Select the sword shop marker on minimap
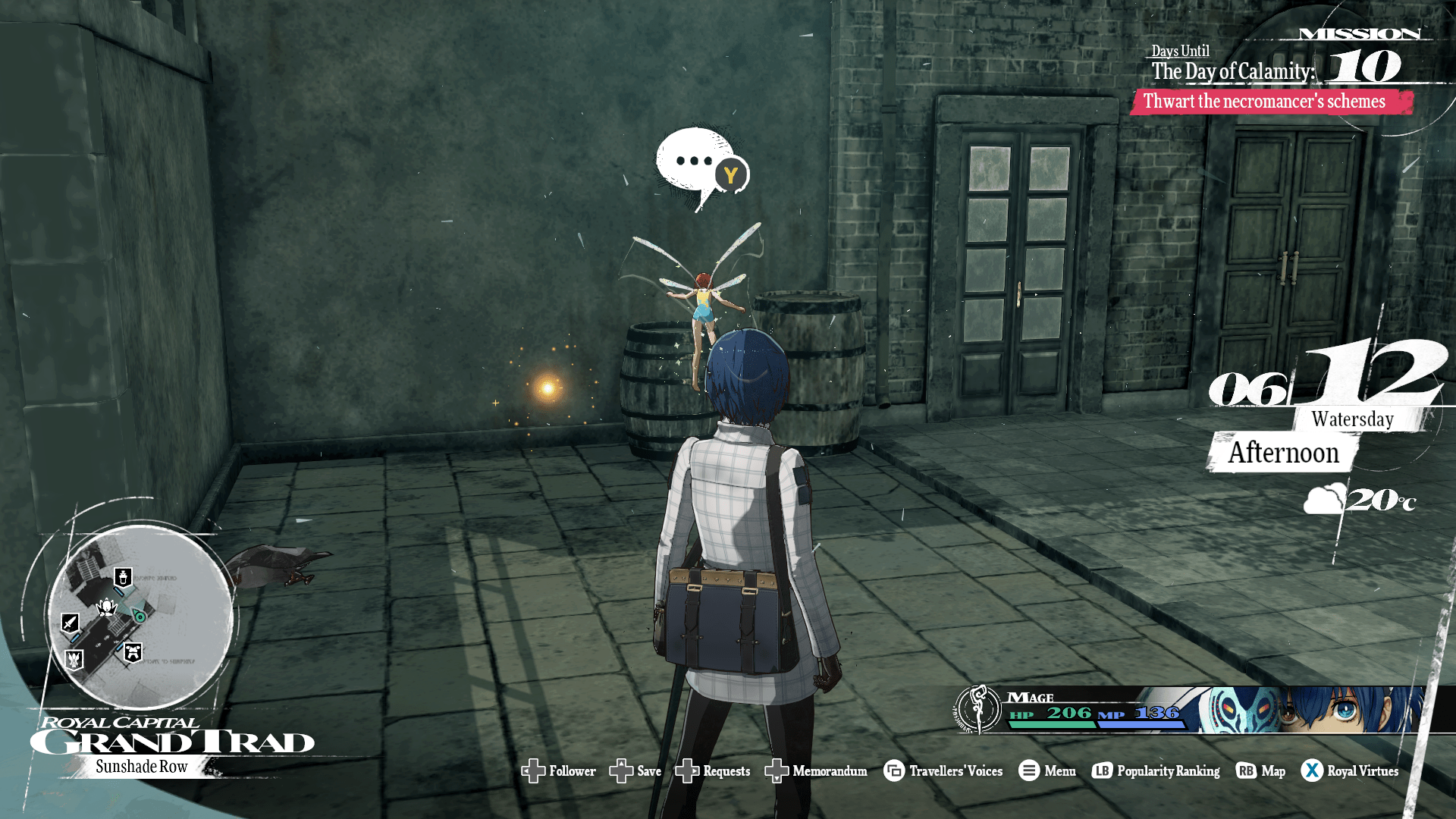The image size is (1456, 819). click(x=70, y=623)
